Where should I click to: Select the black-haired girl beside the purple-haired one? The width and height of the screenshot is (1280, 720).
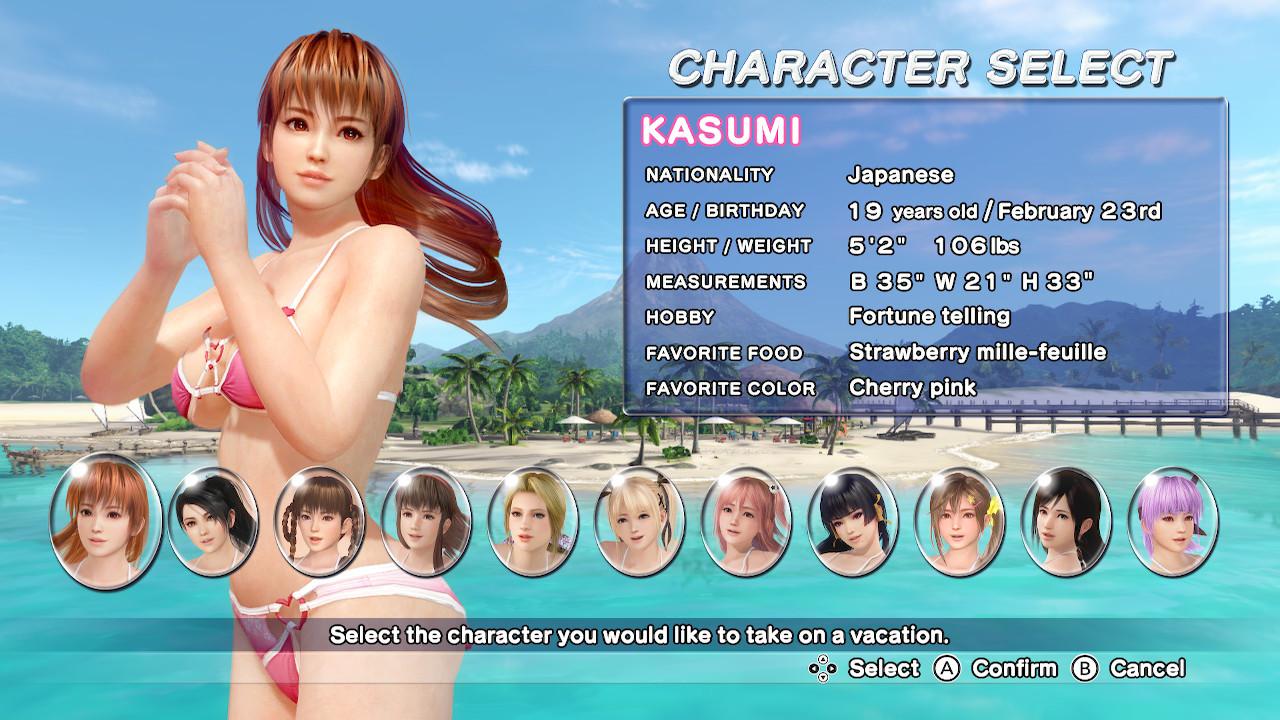pyautogui.click(x=1066, y=521)
